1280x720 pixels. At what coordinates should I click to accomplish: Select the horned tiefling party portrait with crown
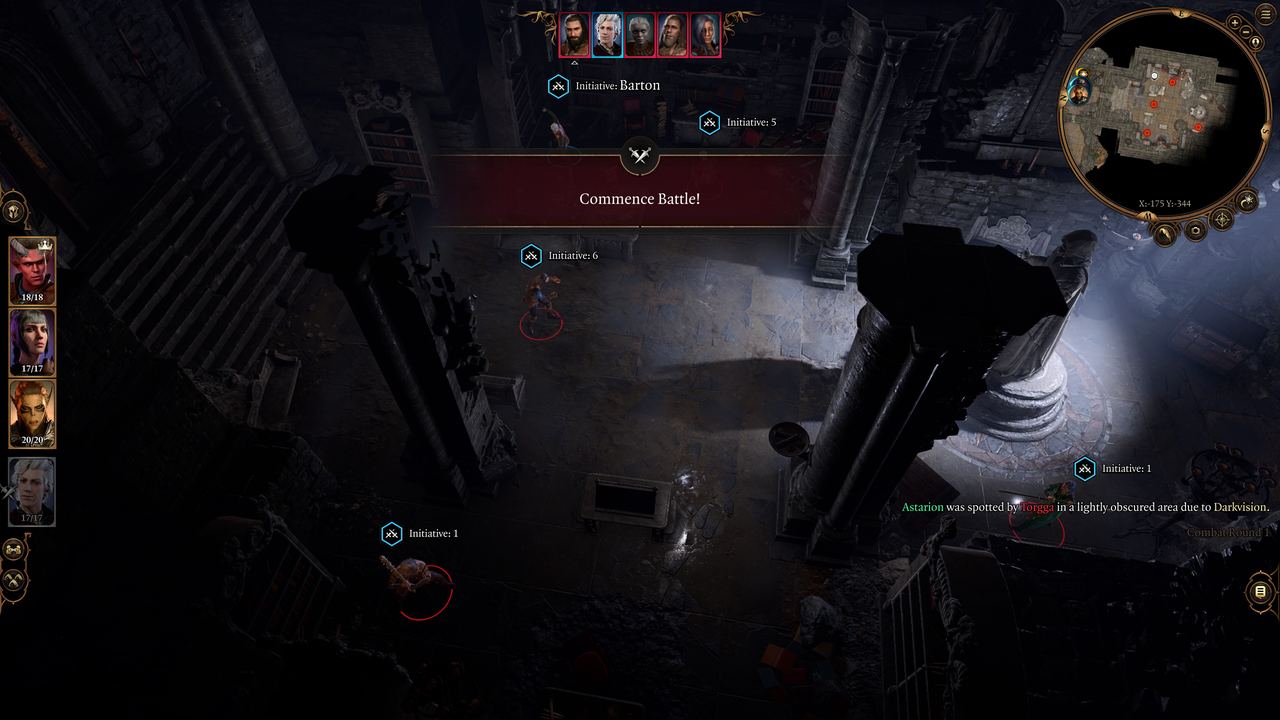click(32, 270)
